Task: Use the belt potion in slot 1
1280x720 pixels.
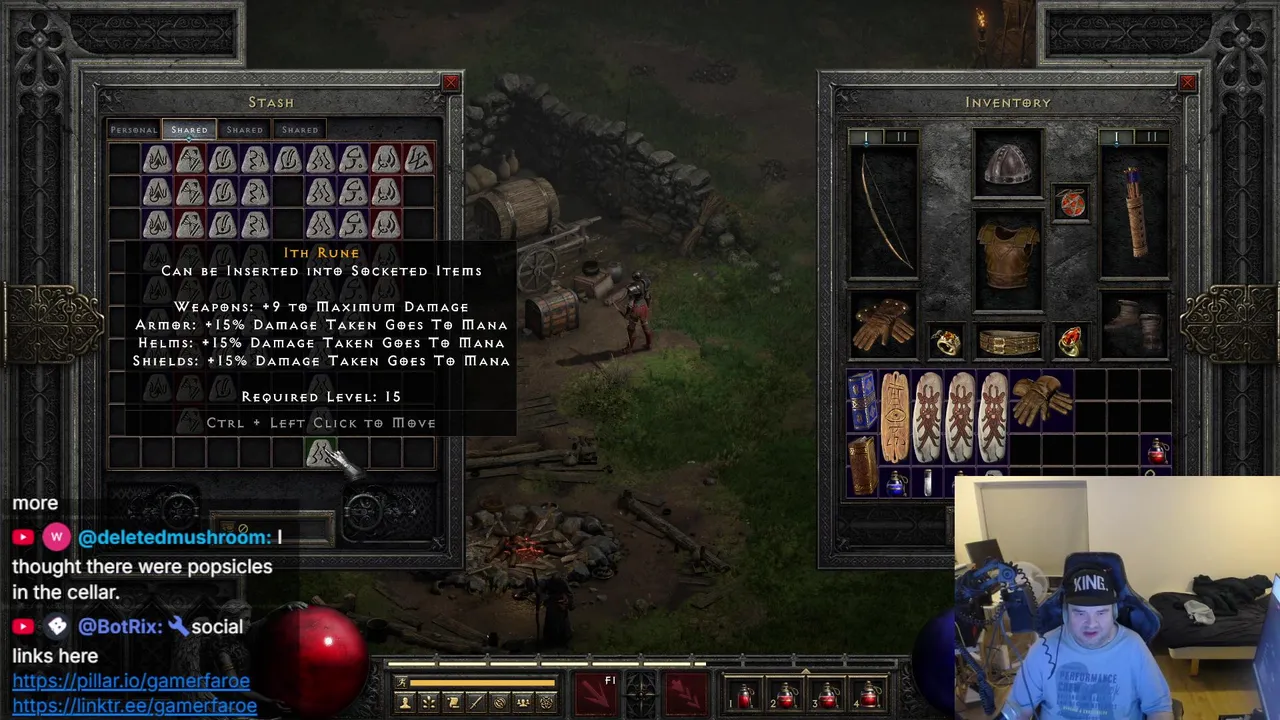Action: pyautogui.click(x=745, y=695)
